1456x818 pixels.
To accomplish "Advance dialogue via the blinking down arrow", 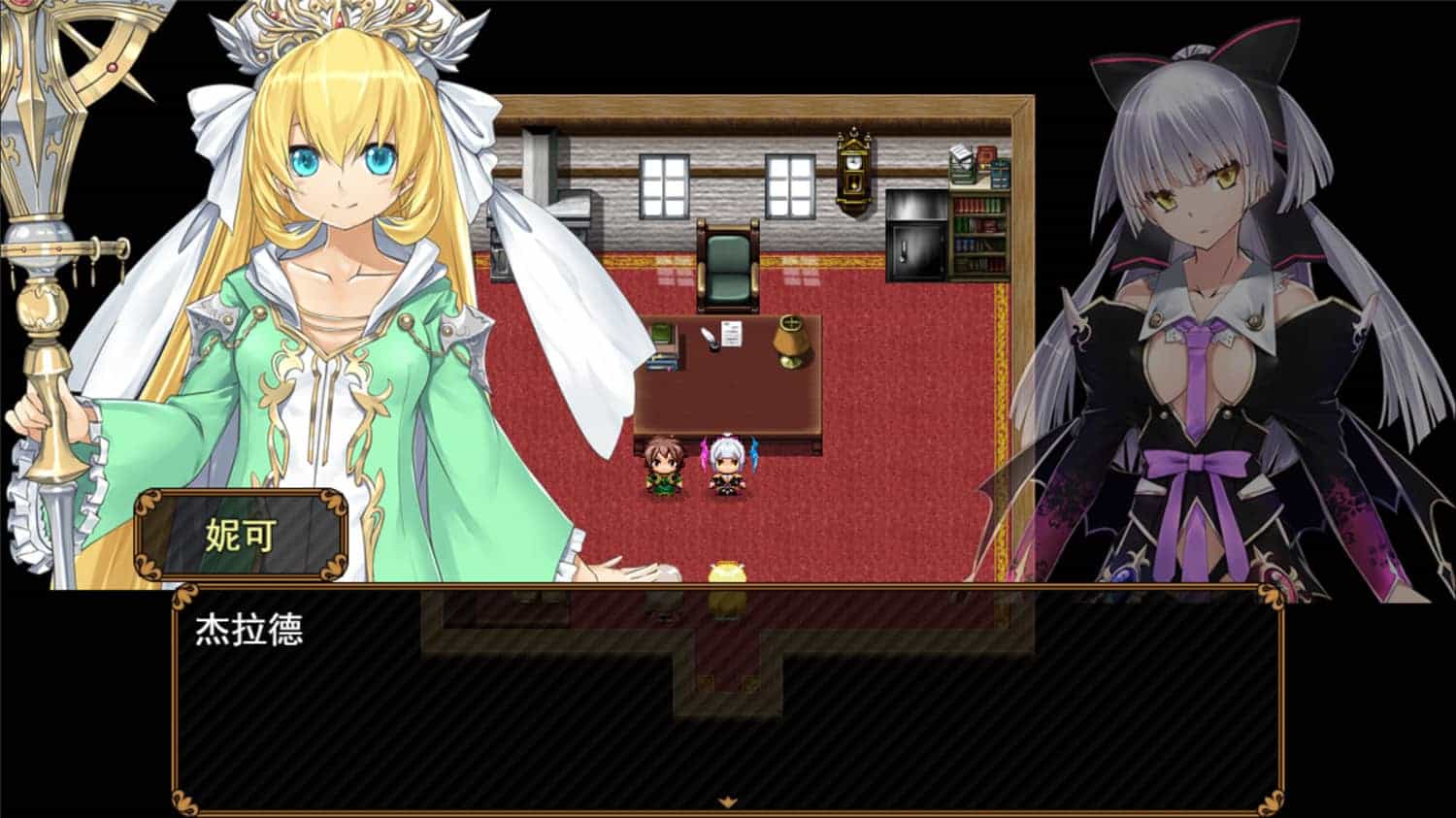I will coord(727,800).
